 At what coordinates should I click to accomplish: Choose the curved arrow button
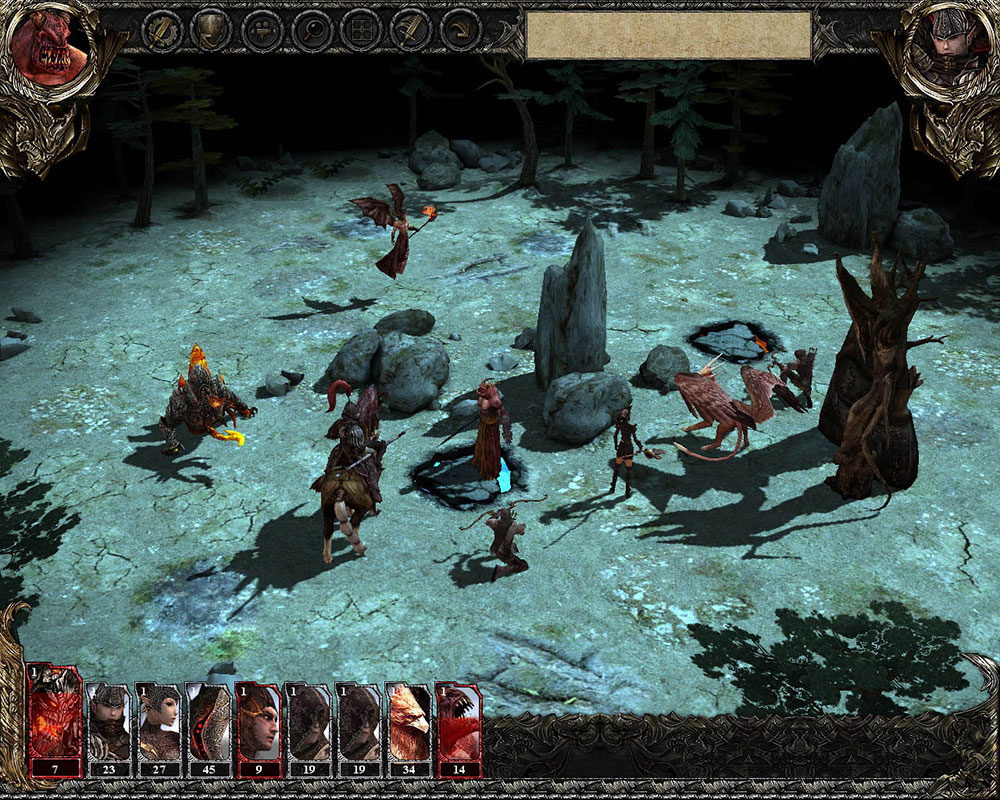coord(460,31)
